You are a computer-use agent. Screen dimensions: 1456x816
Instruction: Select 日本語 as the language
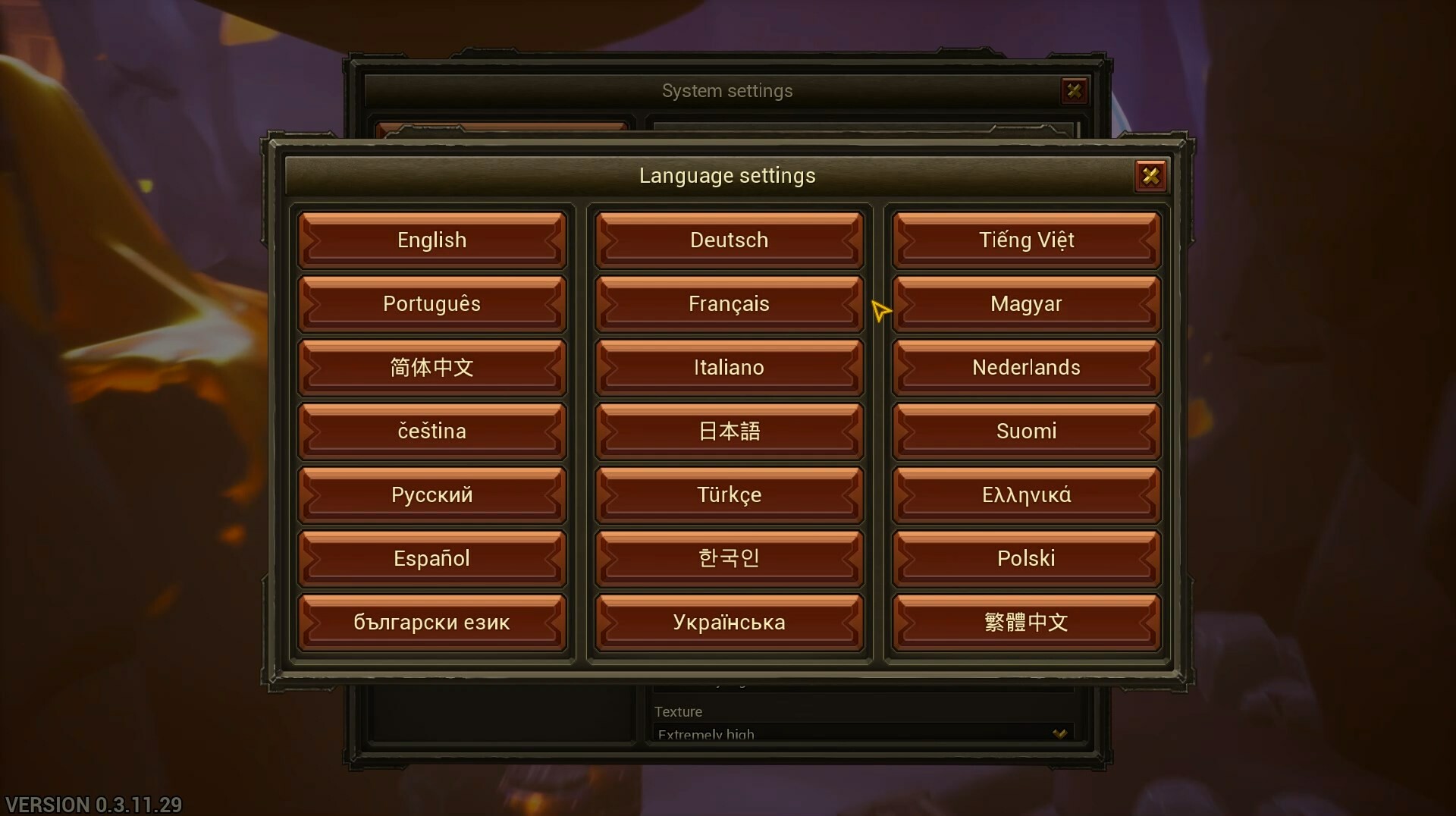[x=727, y=431]
